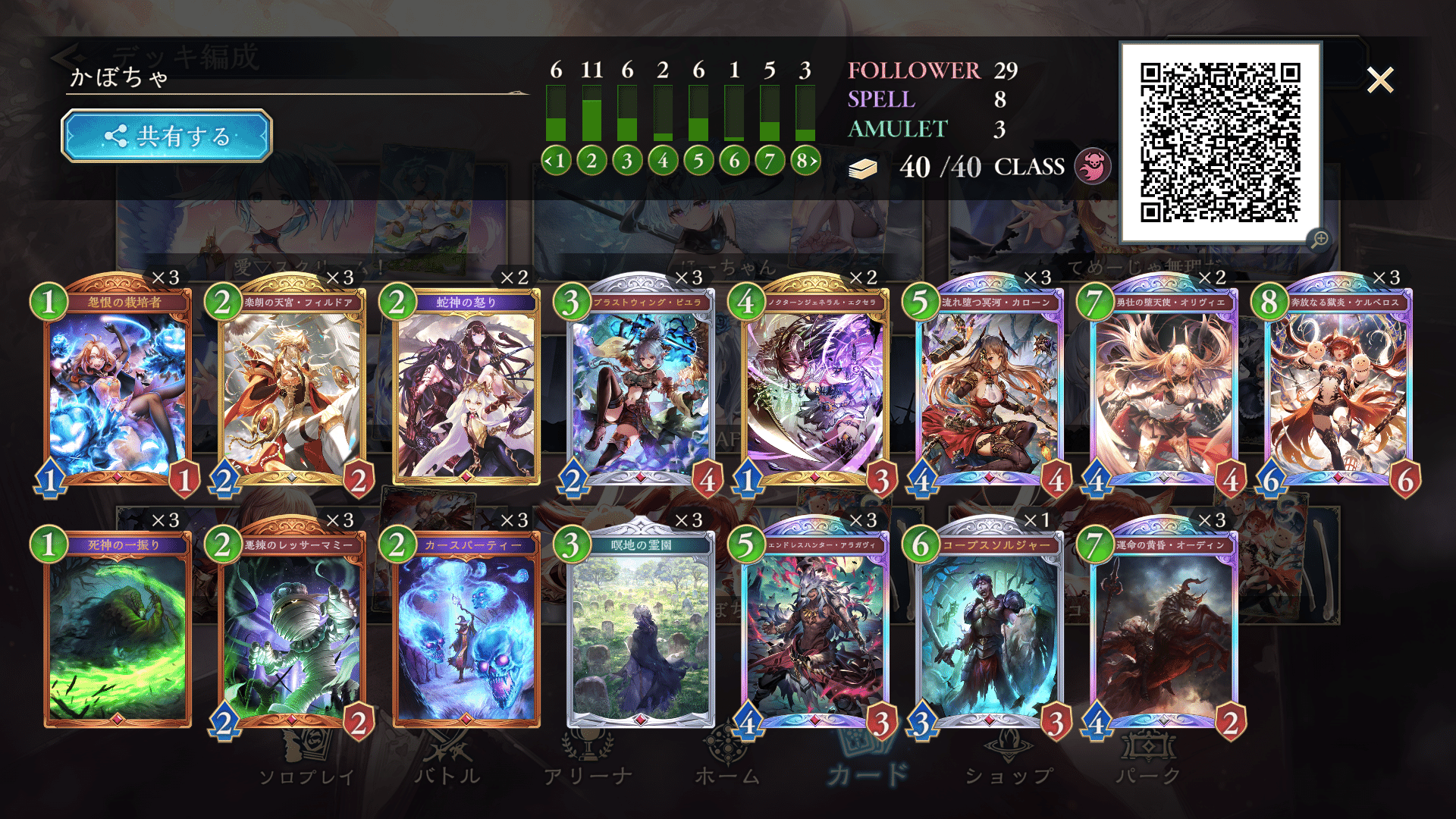
Task: Close the deck view with the X button
Action: (x=1380, y=78)
